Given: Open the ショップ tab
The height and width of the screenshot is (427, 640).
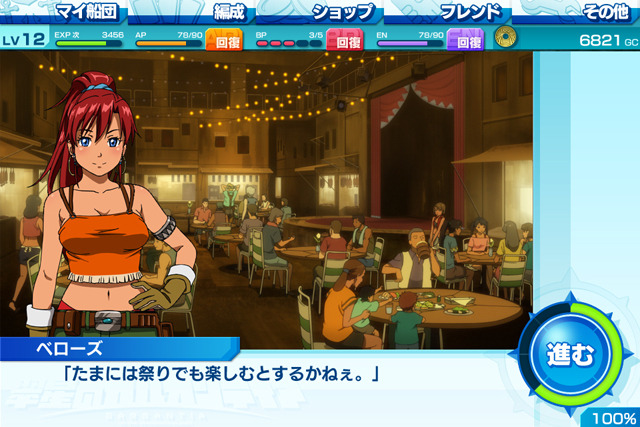Looking at the screenshot, I should (x=345, y=12).
